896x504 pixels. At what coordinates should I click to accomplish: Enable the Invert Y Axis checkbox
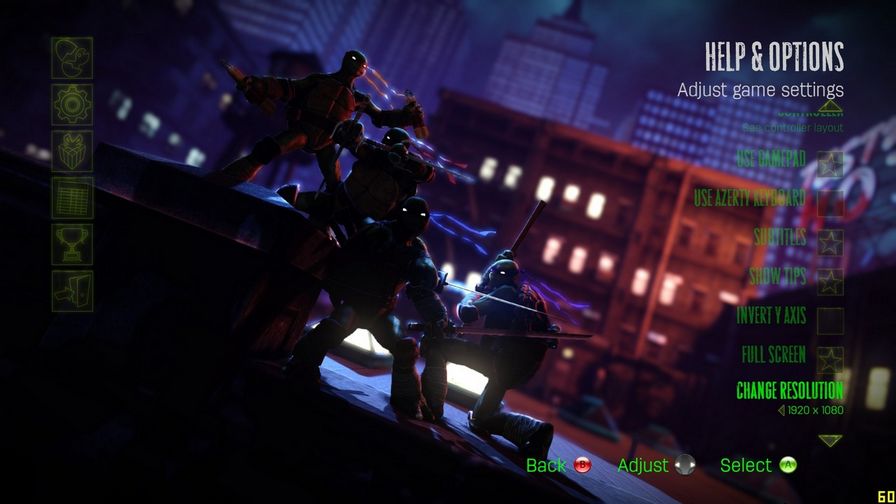pyautogui.click(x=830, y=320)
